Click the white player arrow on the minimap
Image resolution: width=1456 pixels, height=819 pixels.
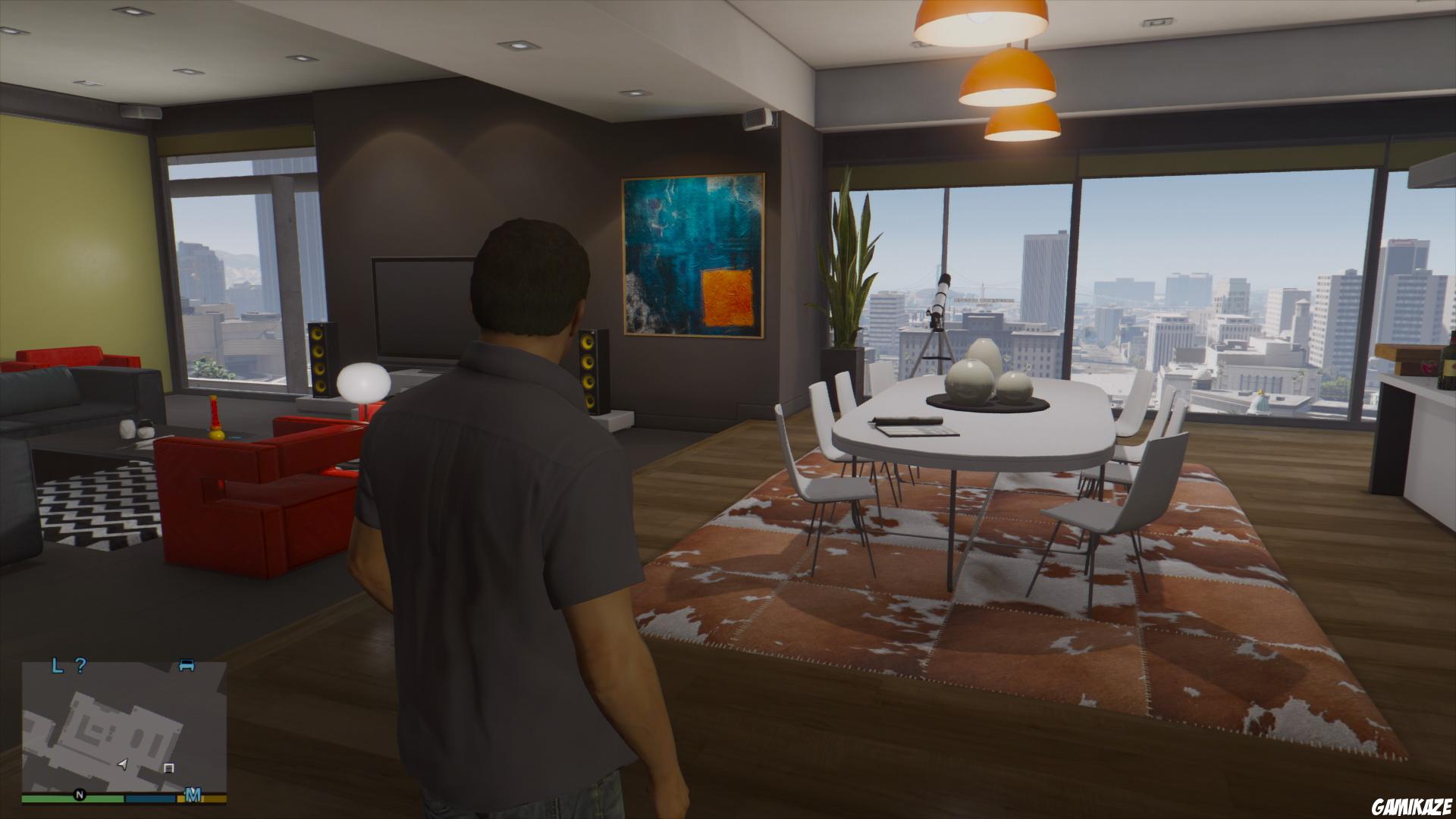coord(122,765)
